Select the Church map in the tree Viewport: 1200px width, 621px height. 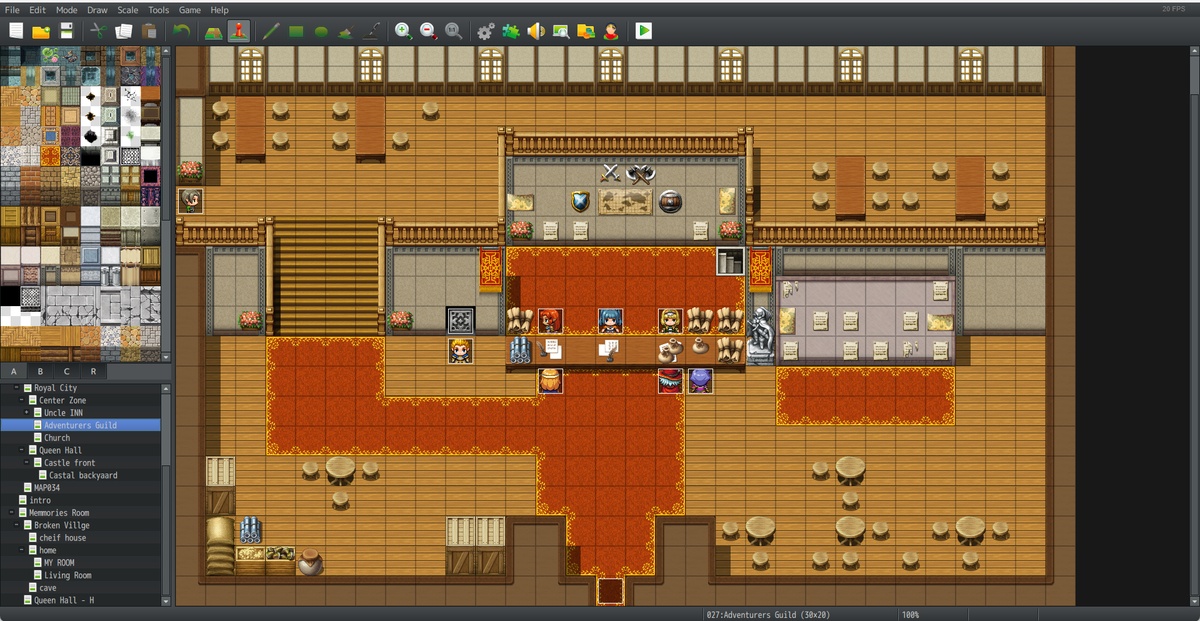click(57, 438)
